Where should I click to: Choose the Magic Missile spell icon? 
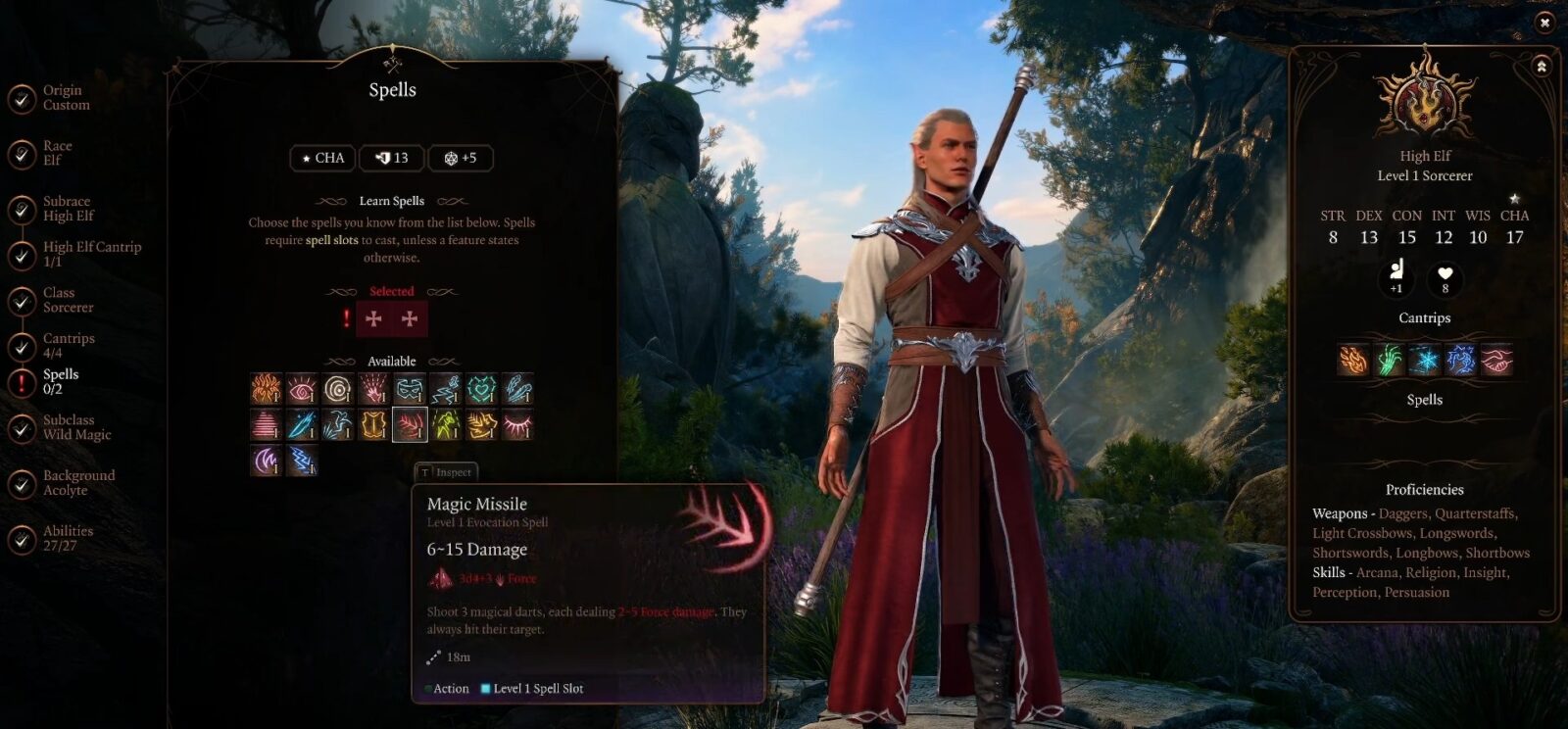[x=410, y=425]
